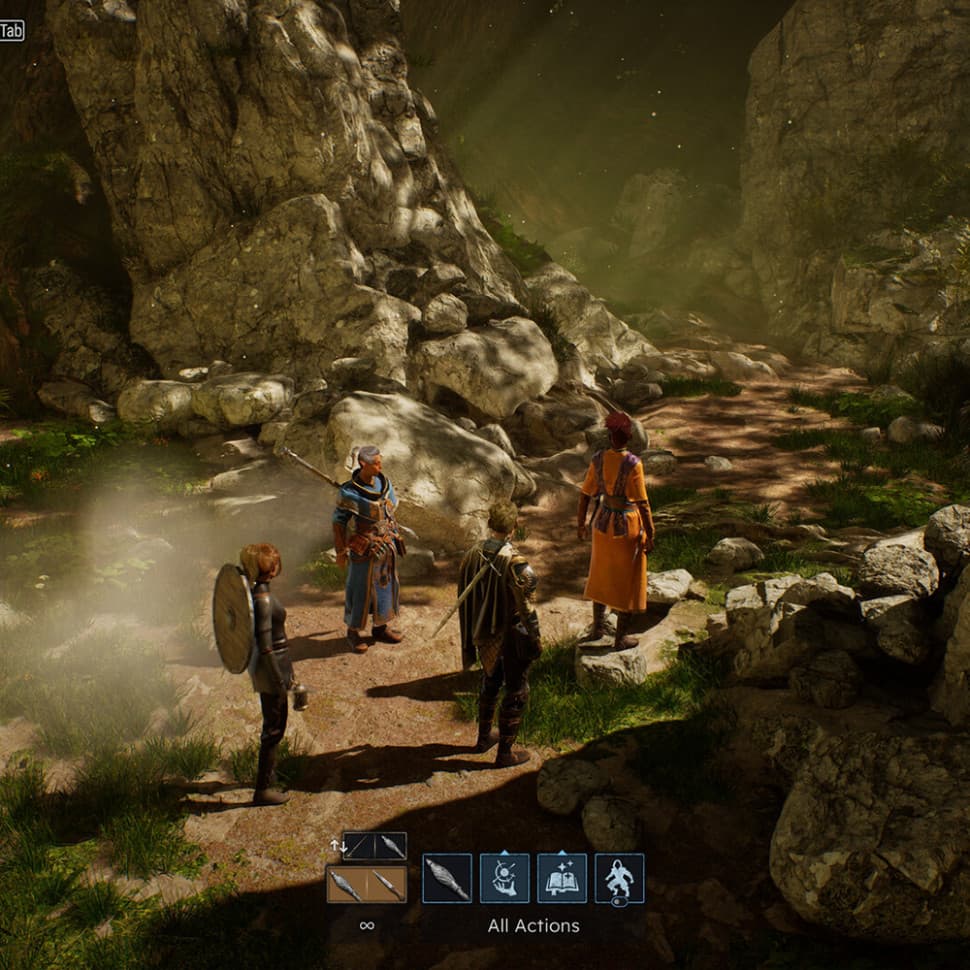Viewport: 970px width, 970px height.
Task: Switch to the secondary weapon set
Action: coord(375,846)
